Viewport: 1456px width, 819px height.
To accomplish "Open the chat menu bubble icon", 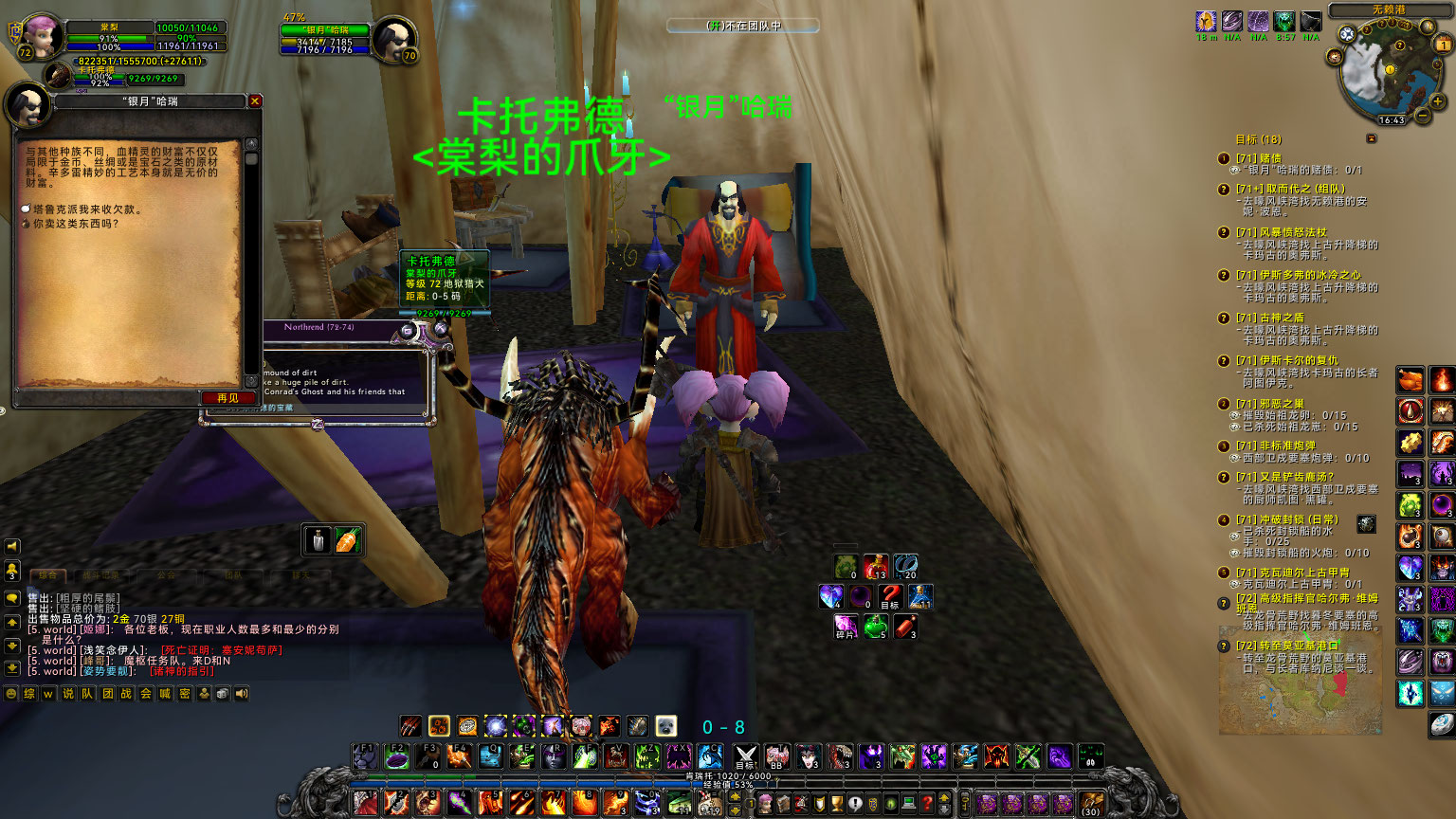I will click(11, 597).
